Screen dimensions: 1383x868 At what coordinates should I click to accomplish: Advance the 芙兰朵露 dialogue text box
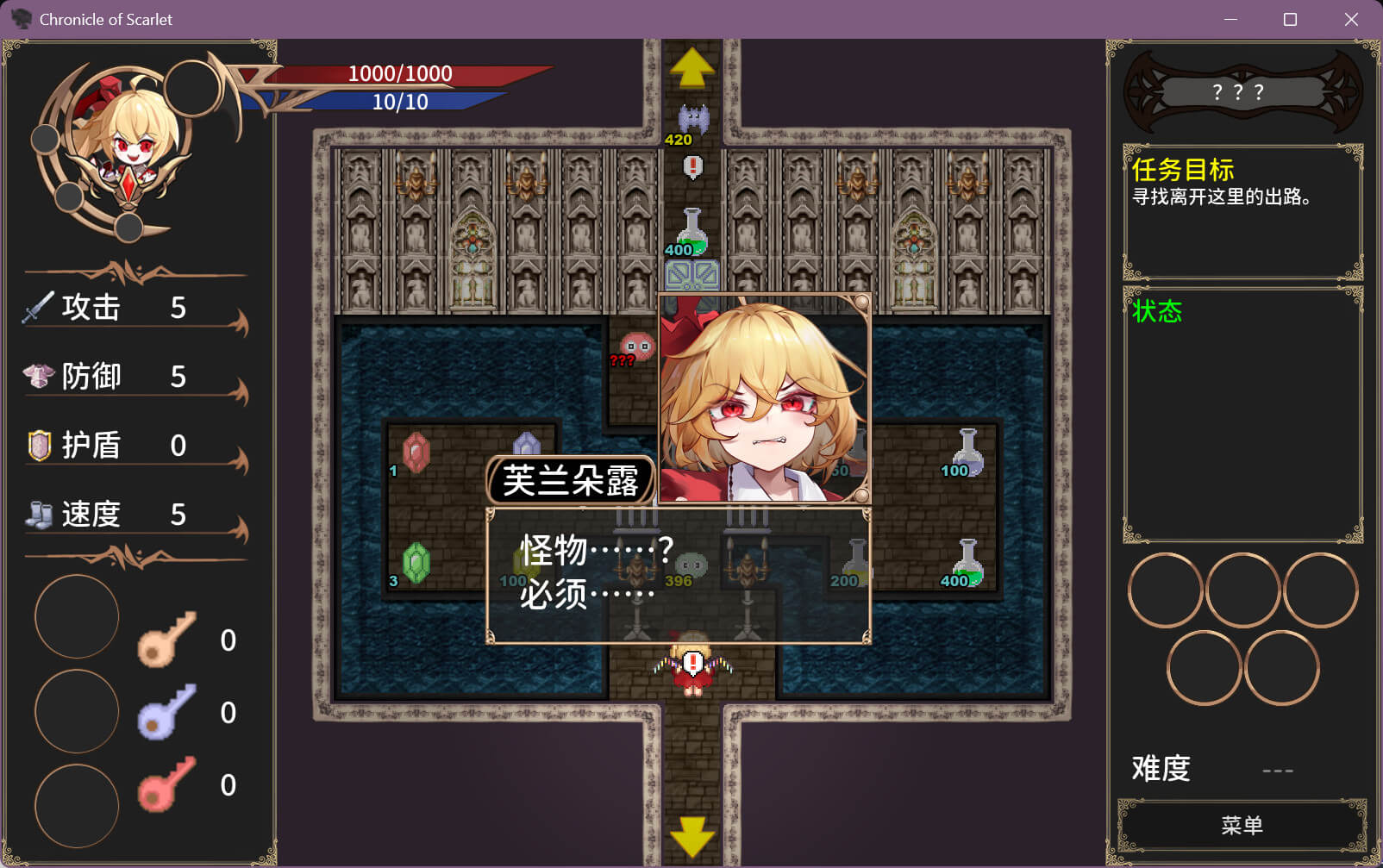click(679, 575)
